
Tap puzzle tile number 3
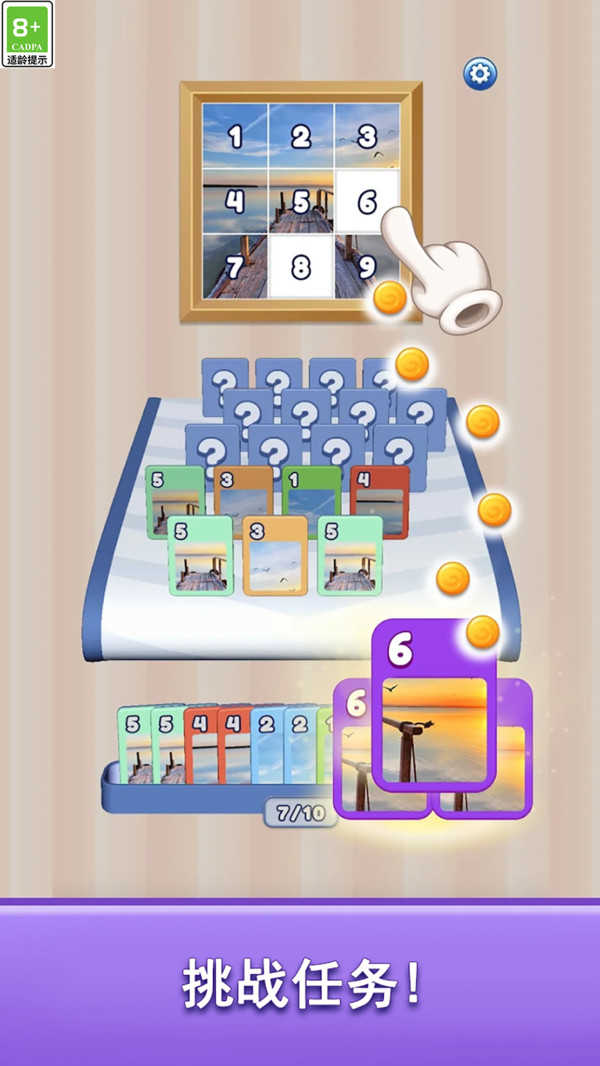367,136
